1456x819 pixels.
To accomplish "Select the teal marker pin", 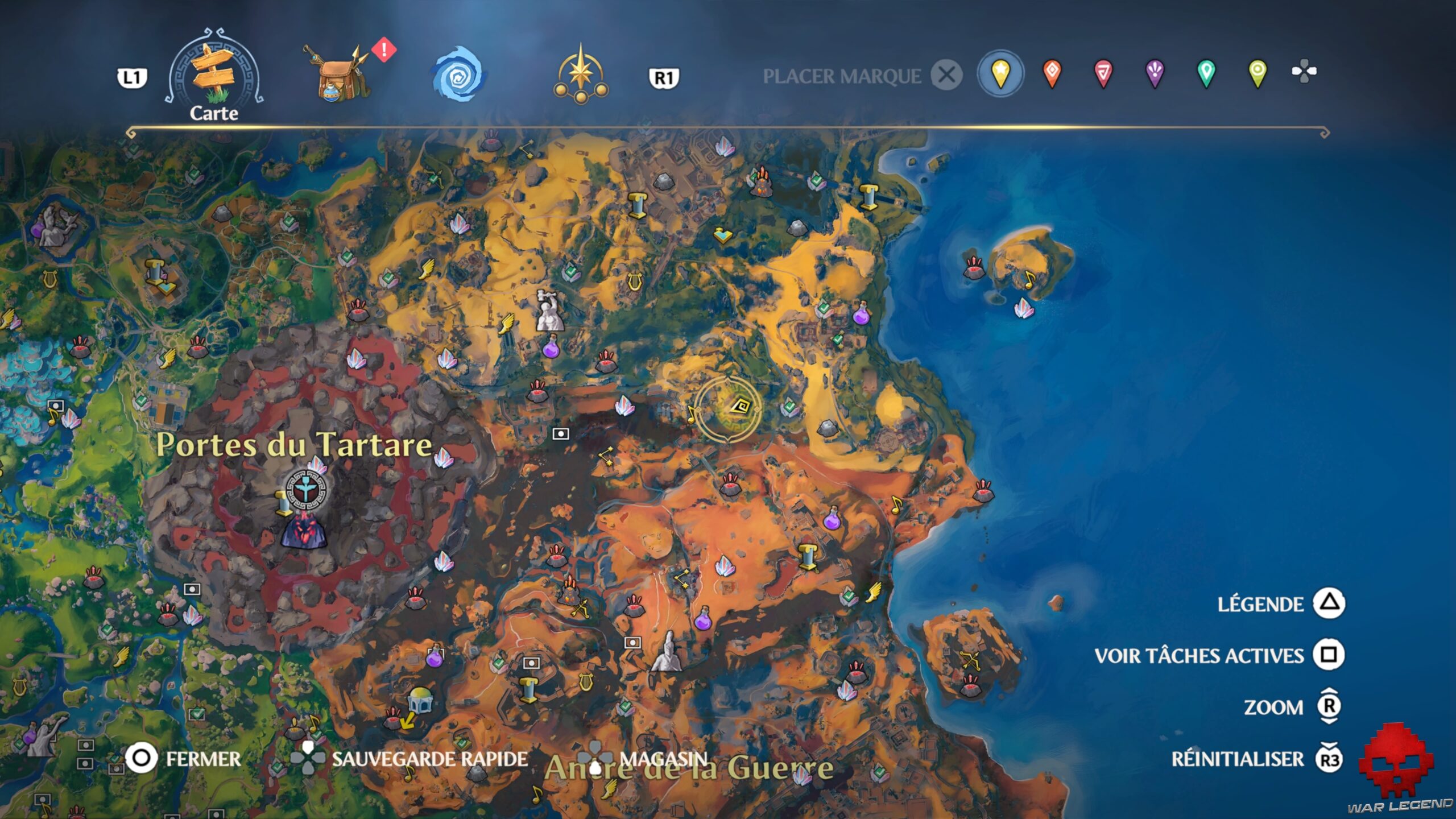I will pyautogui.click(x=1206, y=74).
